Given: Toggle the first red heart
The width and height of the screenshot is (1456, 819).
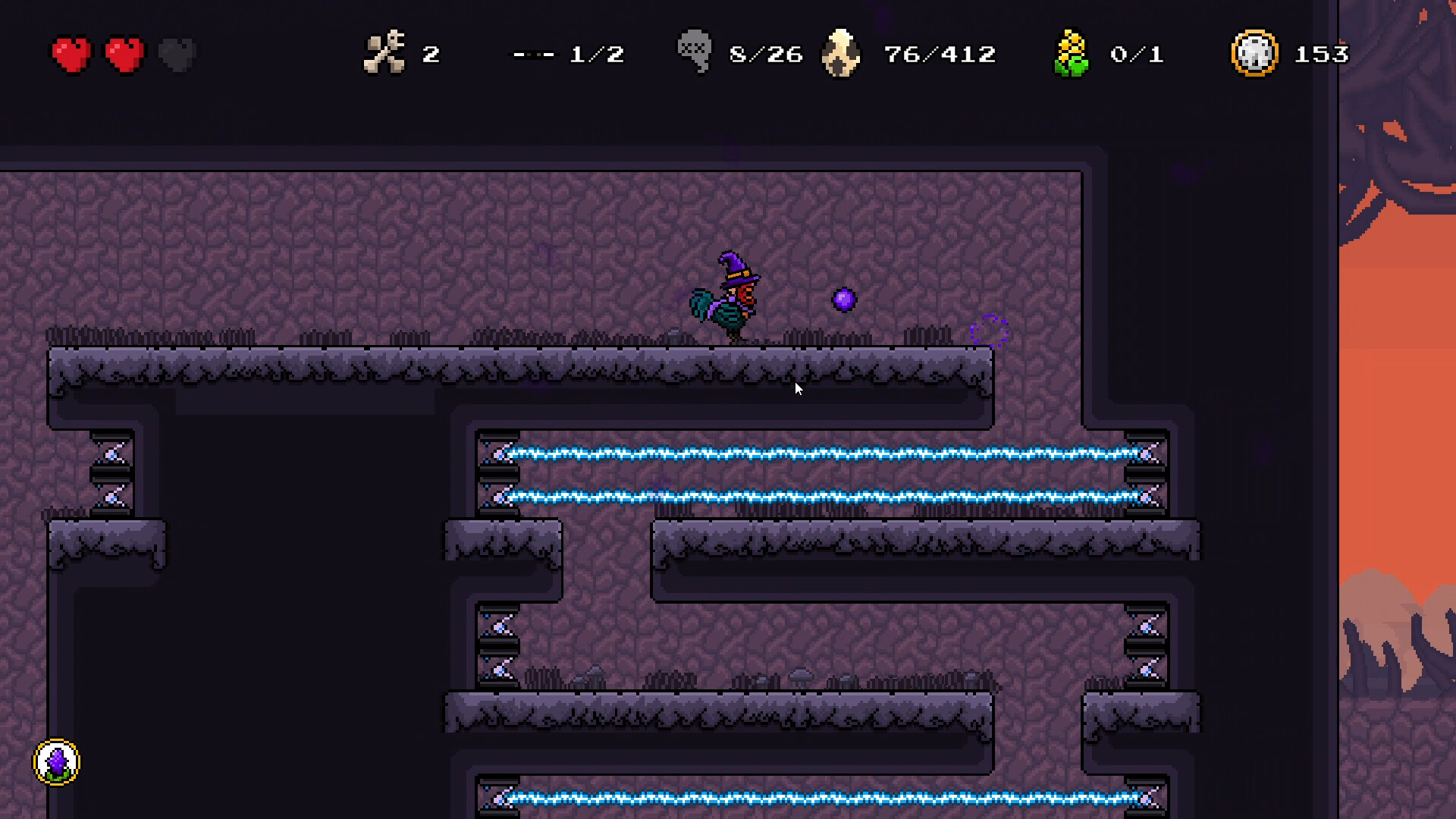Looking at the screenshot, I should (71, 53).
